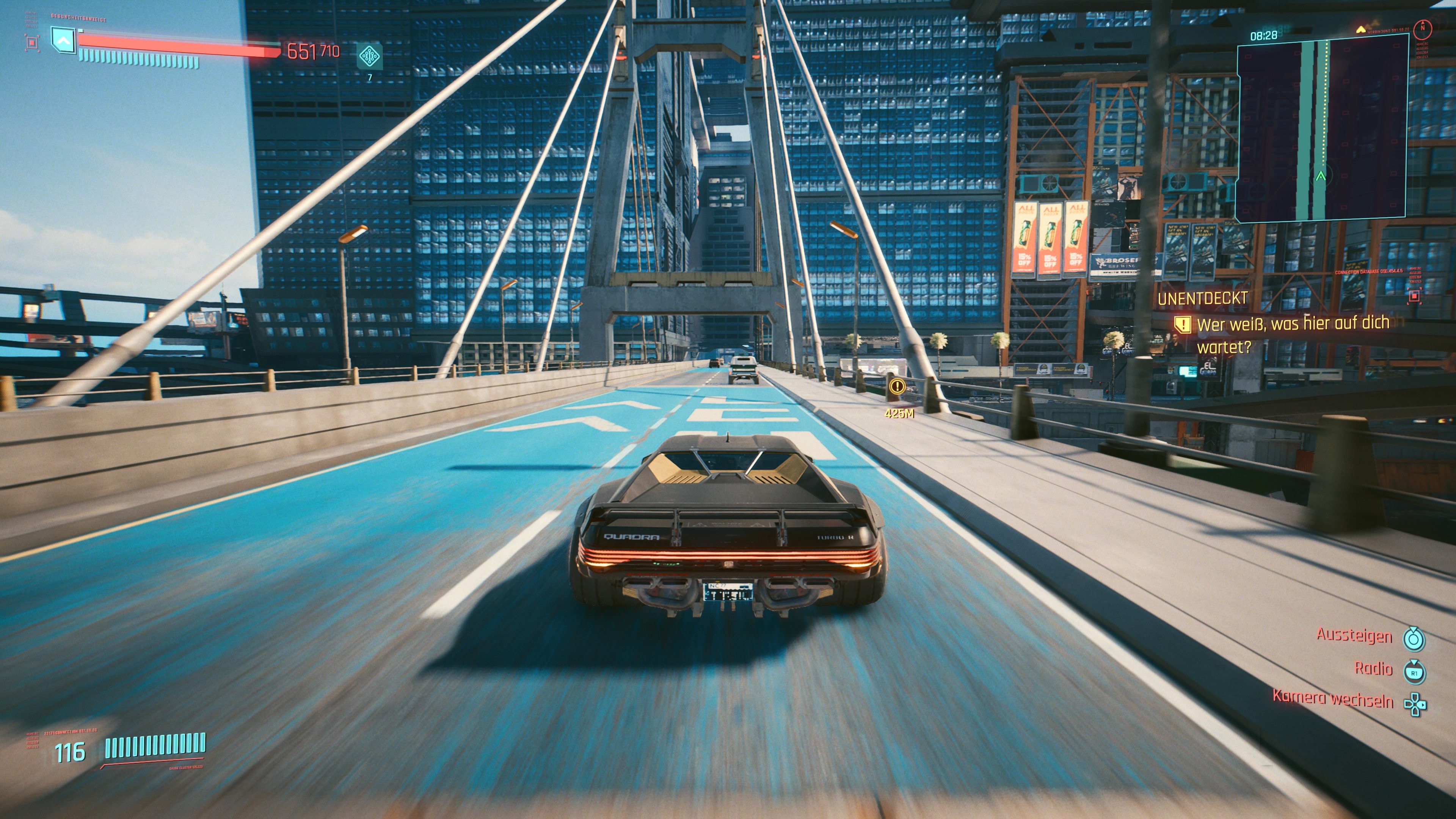Click the yellow Verbindung chevron above the minimap
The height and width of the screenshot is (819, 1456).
click(x=1360, y=30)
